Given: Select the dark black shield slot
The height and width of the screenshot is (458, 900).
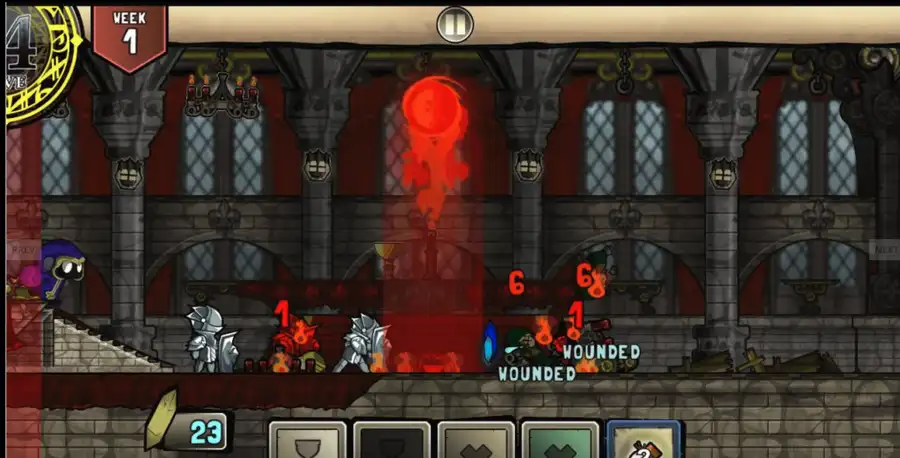Looking at the screenshot, I should [391, 441].
